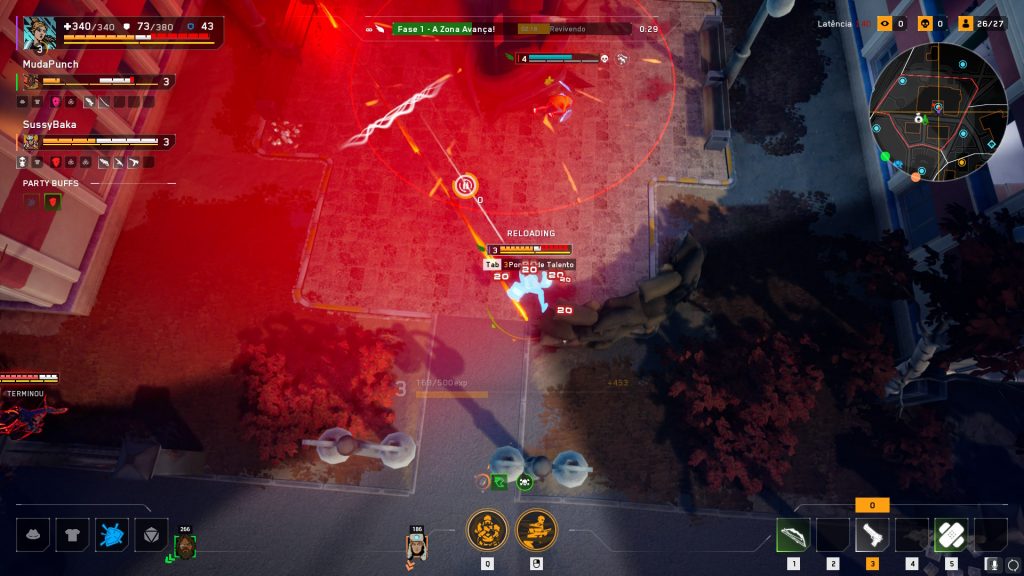Screen dimensions: 1024x576
Task: Click the red shield party buff icon
Action: 53,201
